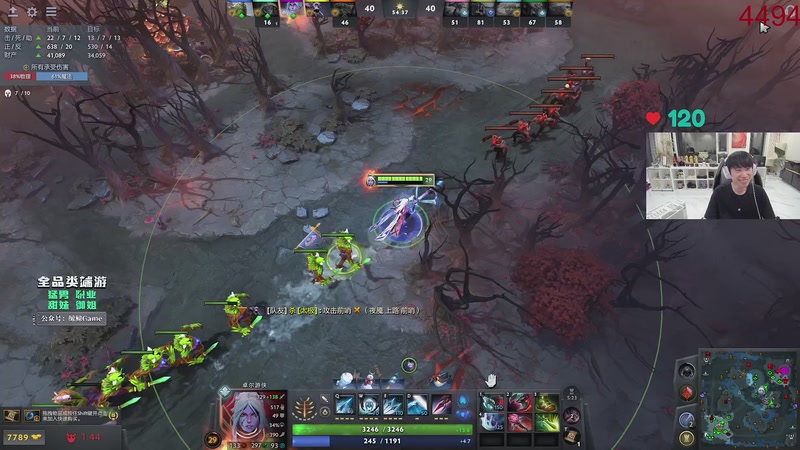Select the Marksmanship ultimate icon

click(x=441, y=404)
